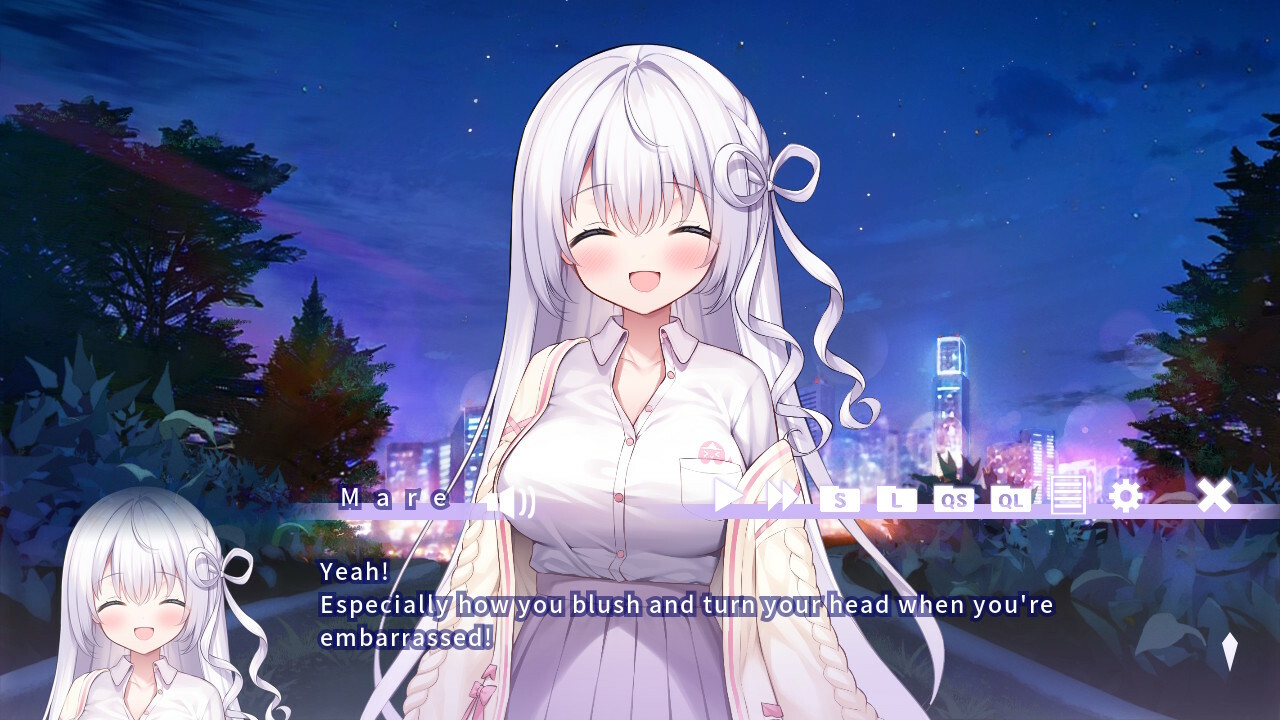Close the game with the X icon

[x=1216, y=495]
